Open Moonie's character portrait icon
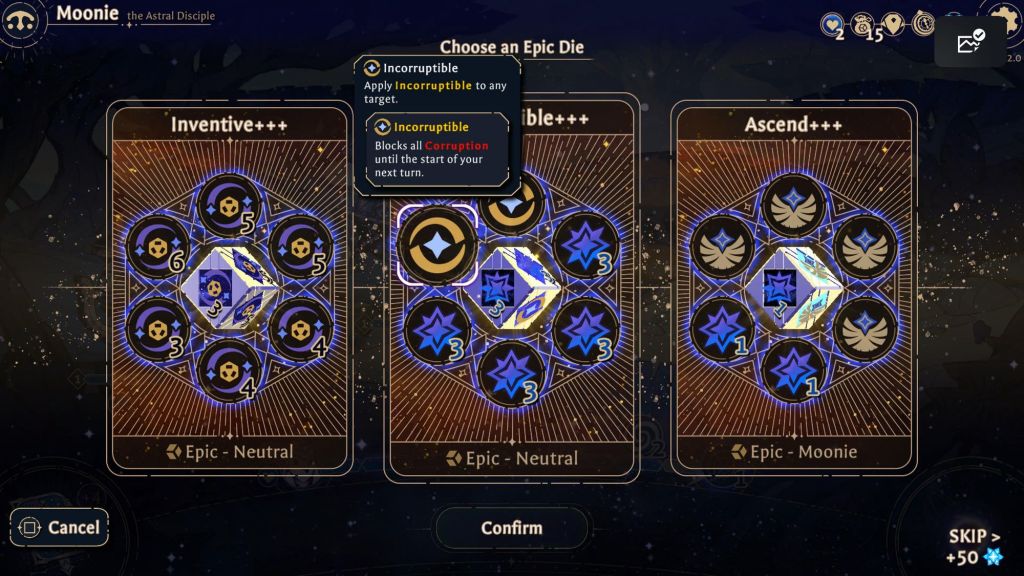The image size is (1024, 576). pos(23,21)
